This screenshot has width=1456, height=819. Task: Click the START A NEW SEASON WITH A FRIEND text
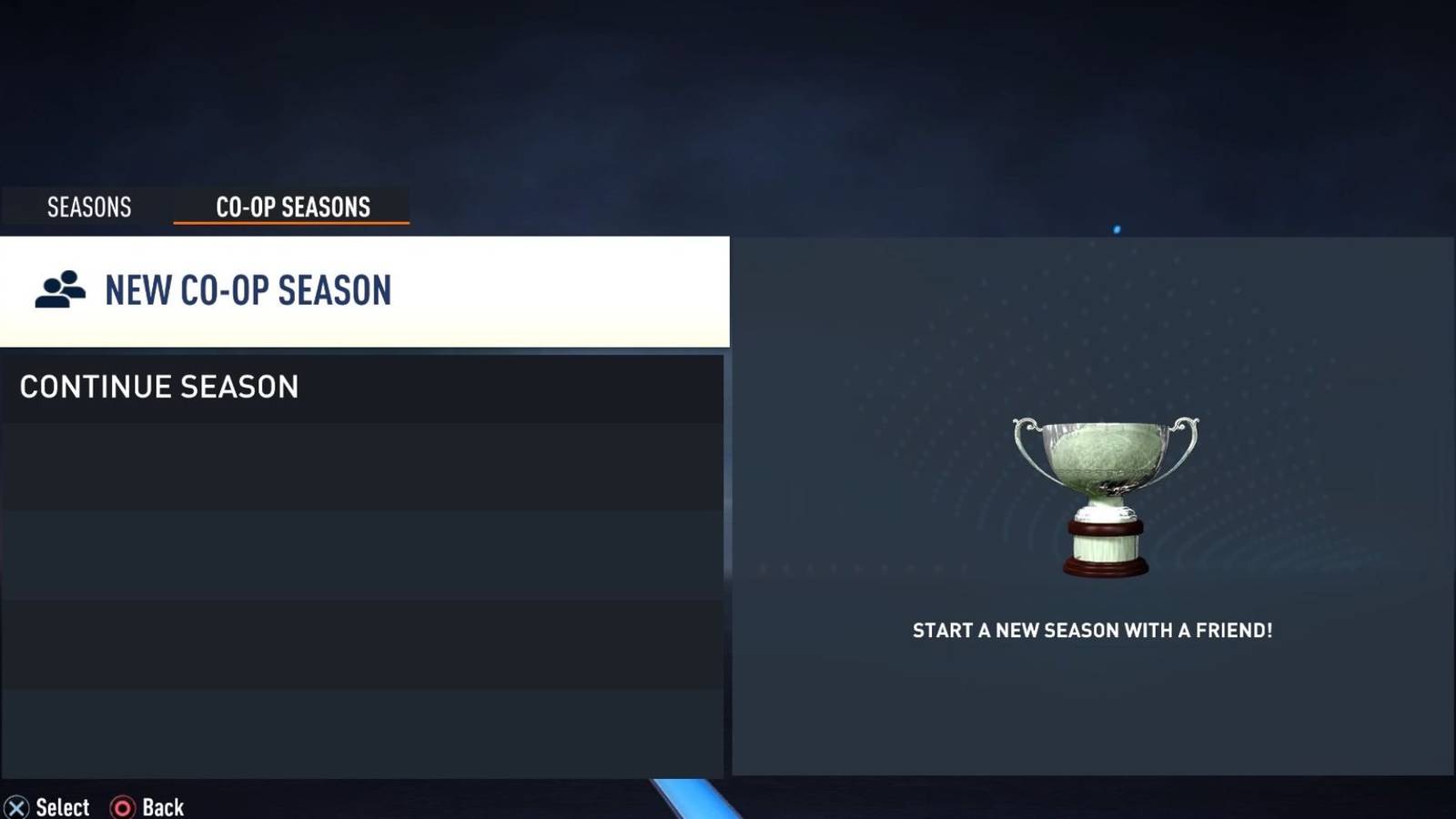coord(1092,630)
